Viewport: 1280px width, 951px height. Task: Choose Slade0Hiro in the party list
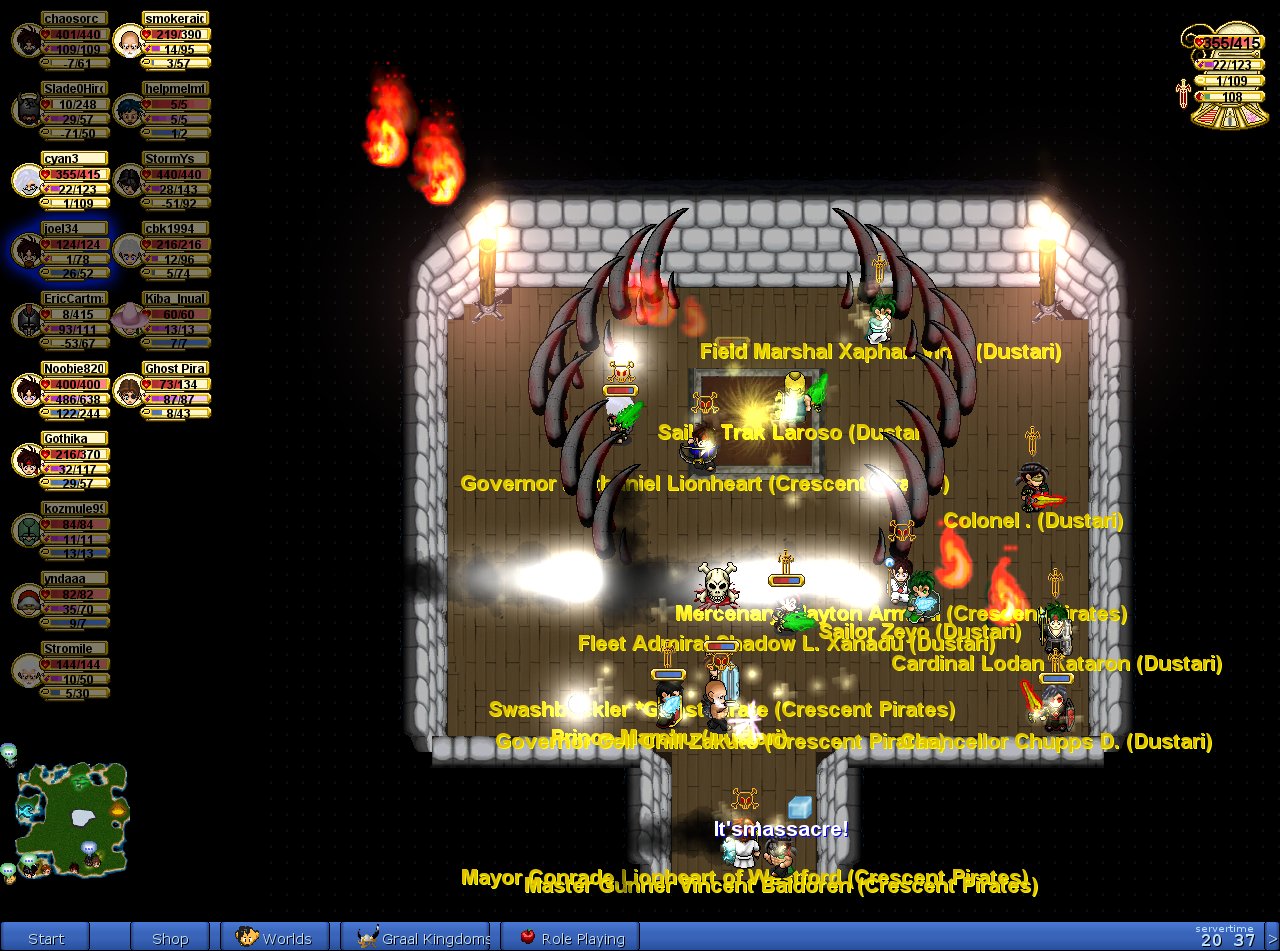pyautogui.click(x=27, y=110)
